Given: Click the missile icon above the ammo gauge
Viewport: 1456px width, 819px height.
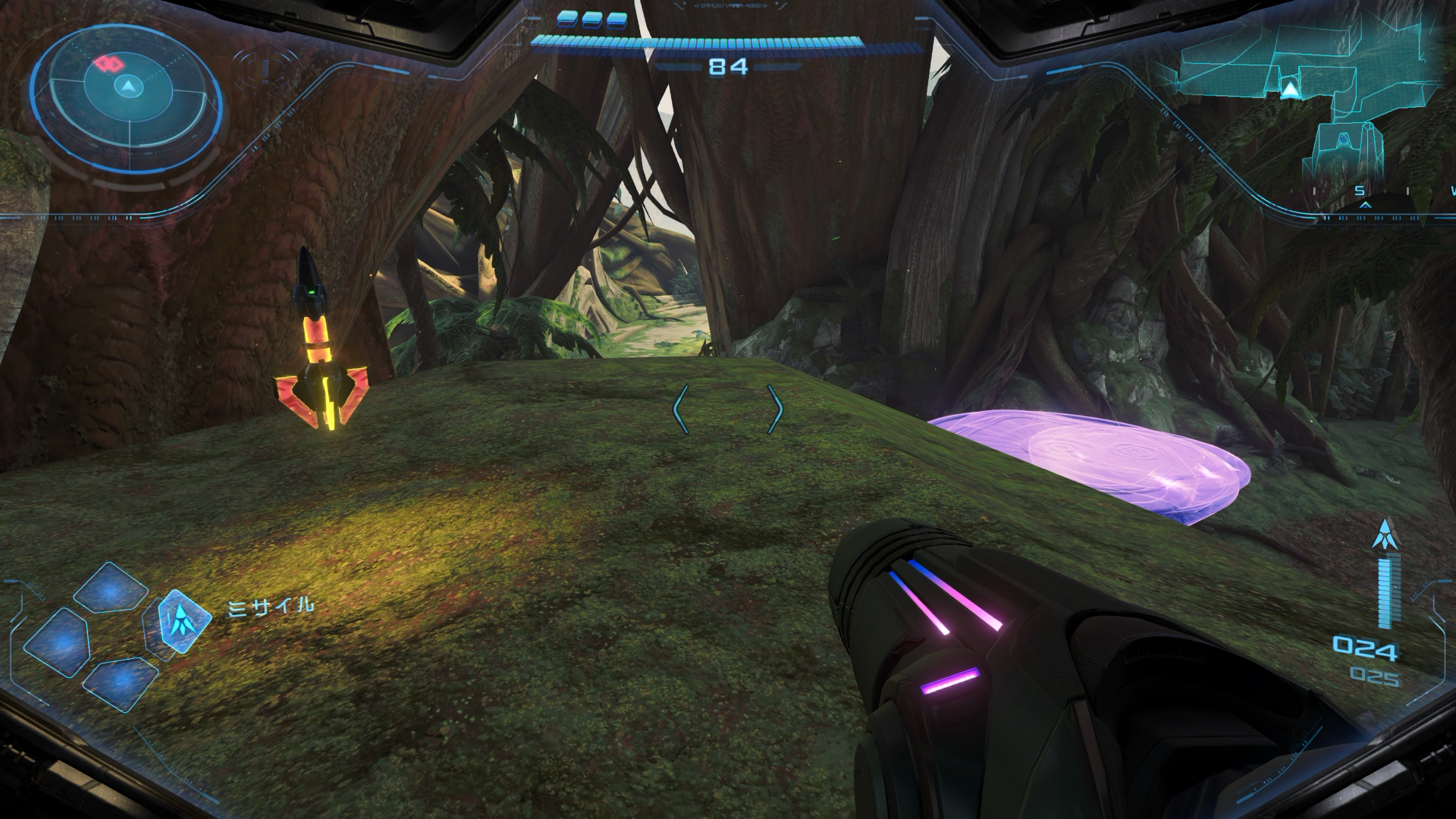Looking at the screenshot, I should [x=1385, y=534].
